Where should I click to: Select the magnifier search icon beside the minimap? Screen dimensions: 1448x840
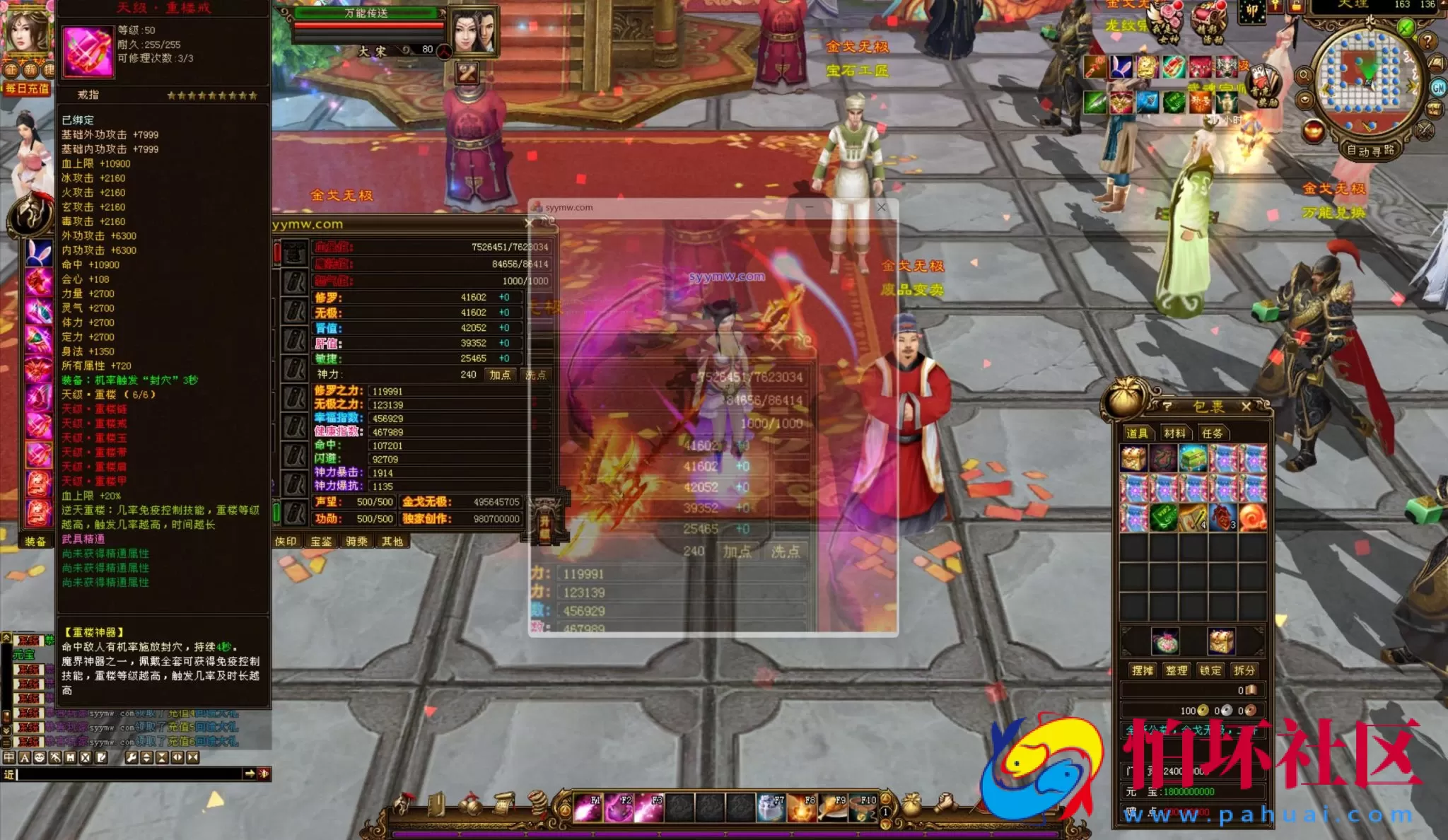coord(1304,74)
